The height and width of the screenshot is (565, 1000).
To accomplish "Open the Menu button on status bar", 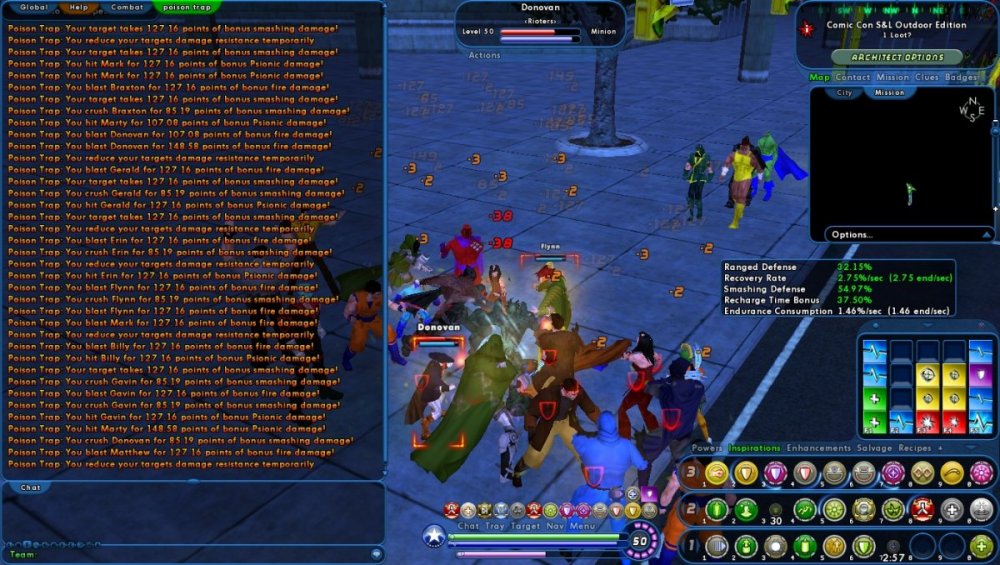I will pyautogui.click(x=583, y=526).
